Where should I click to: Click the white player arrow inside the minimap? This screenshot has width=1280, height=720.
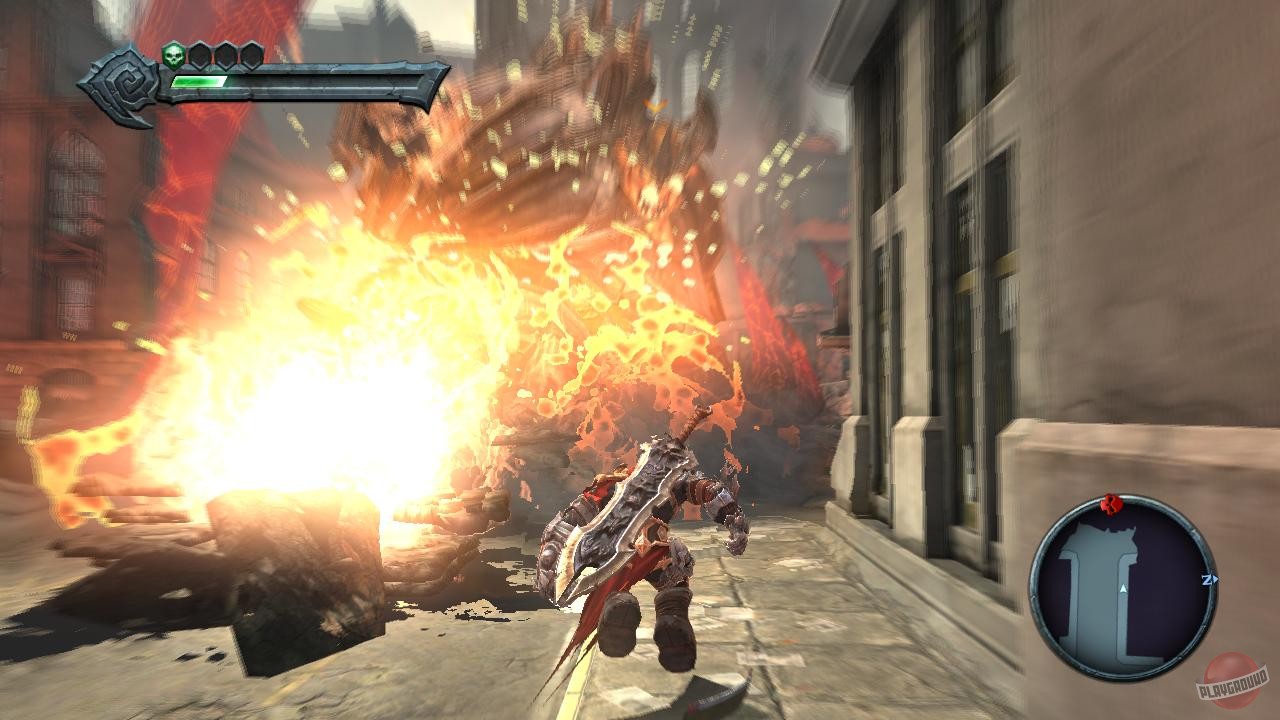(x=1123, y=587)
